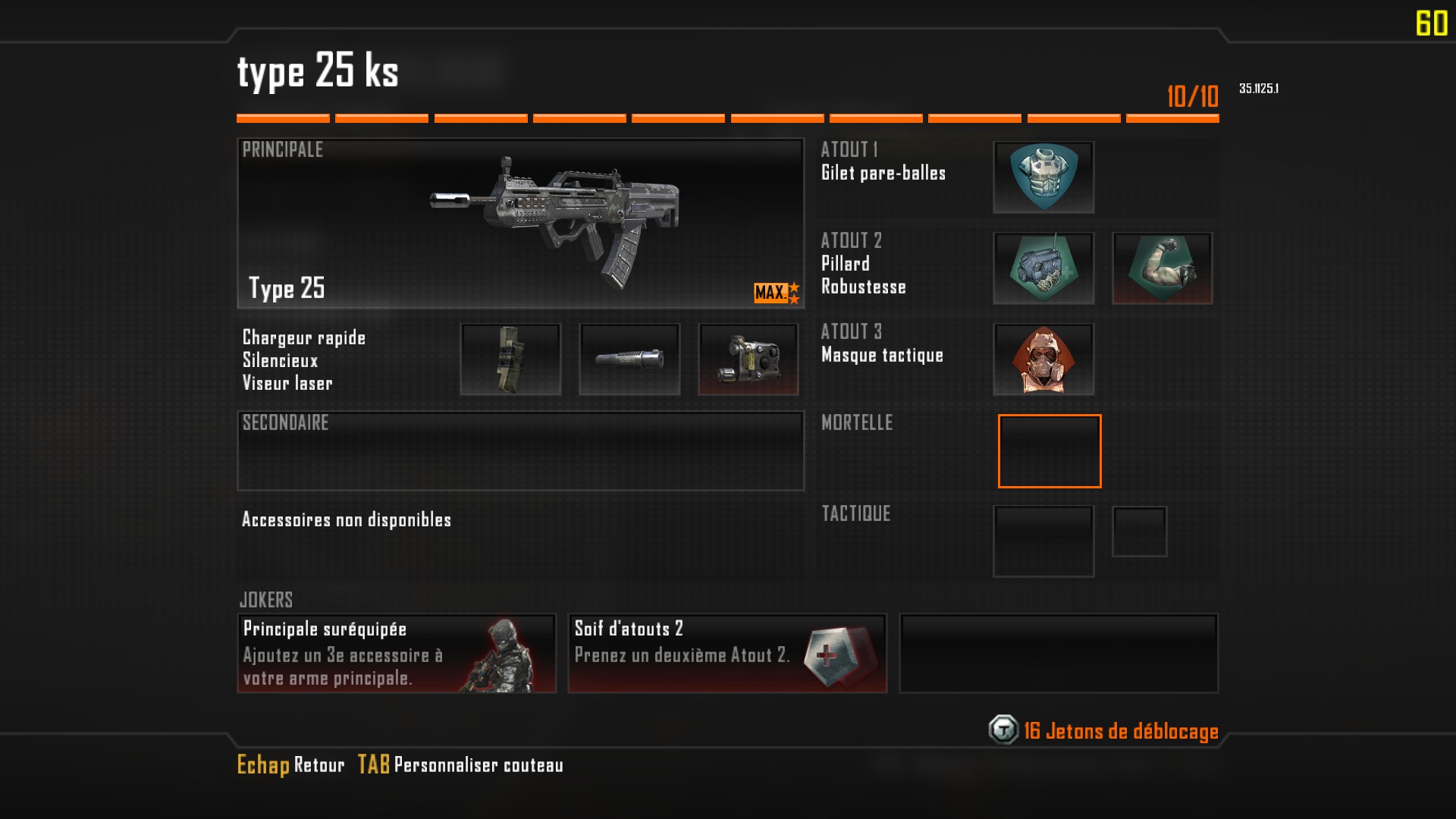Image resolution: width=1456 pixels, height=819 pixels.
Task: Choose the Pillard perk icon
Action: pyautogui.click(x=1043, y=268)
